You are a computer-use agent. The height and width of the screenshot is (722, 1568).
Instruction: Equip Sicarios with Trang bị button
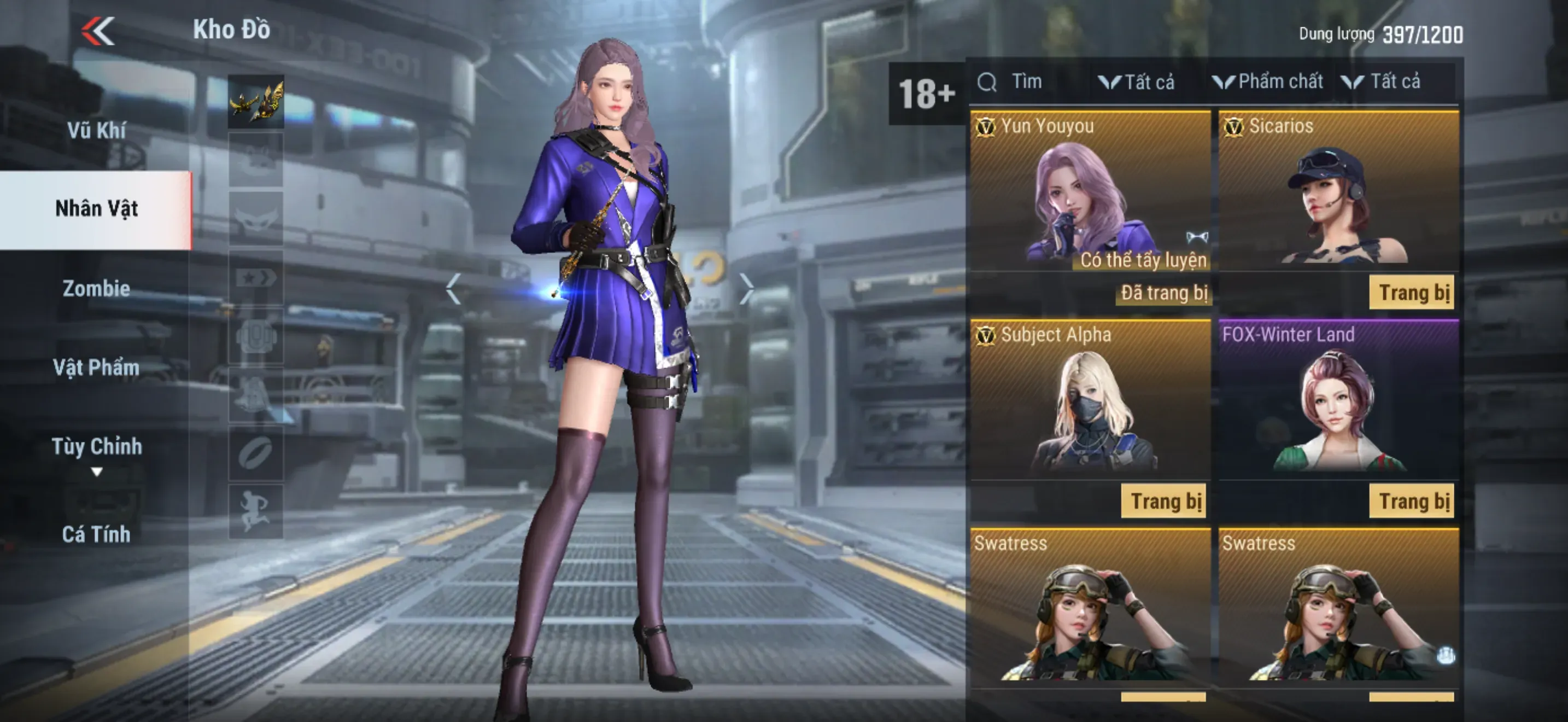[1411, 293]
